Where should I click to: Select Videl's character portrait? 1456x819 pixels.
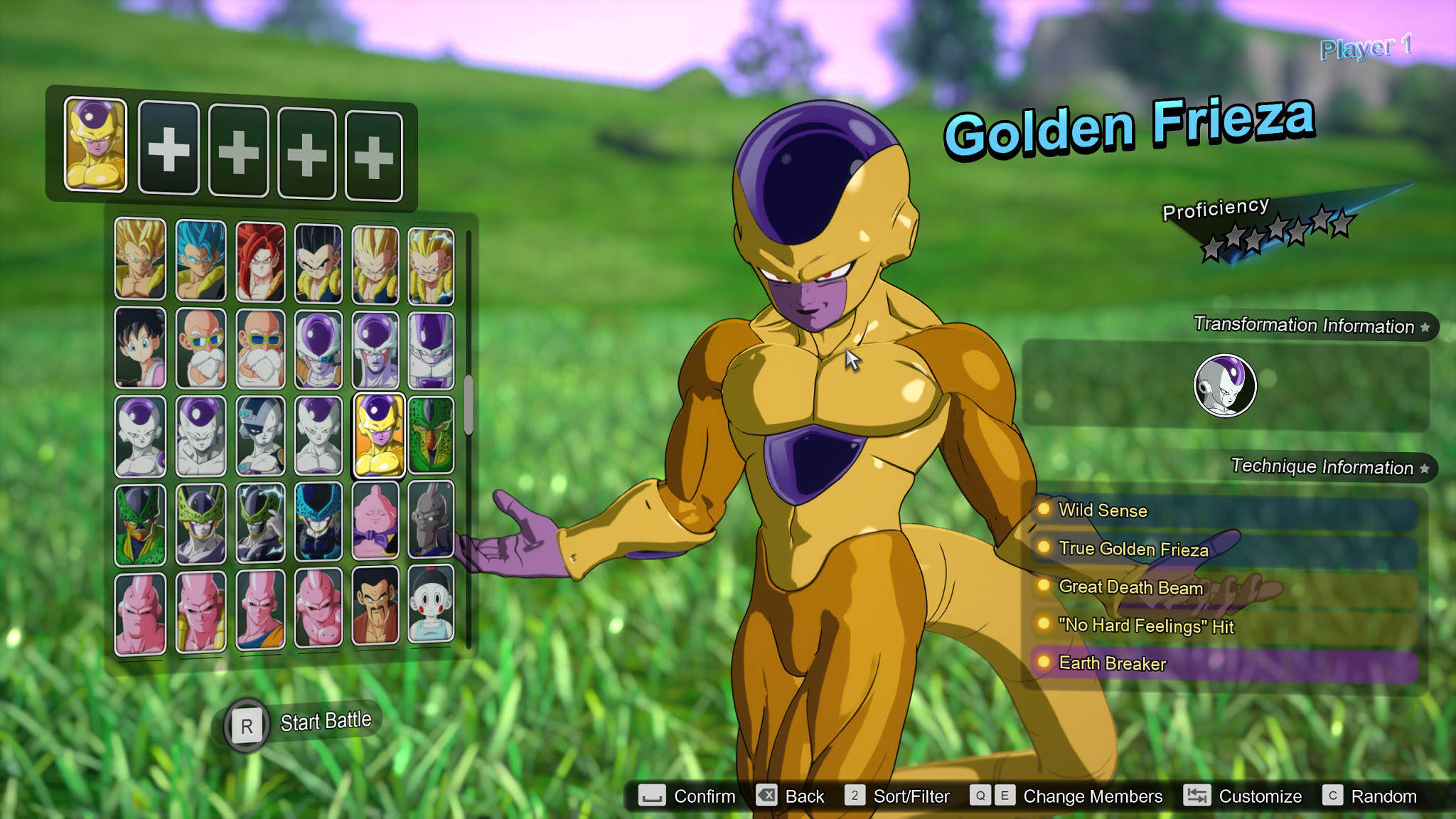click(139, 346)
